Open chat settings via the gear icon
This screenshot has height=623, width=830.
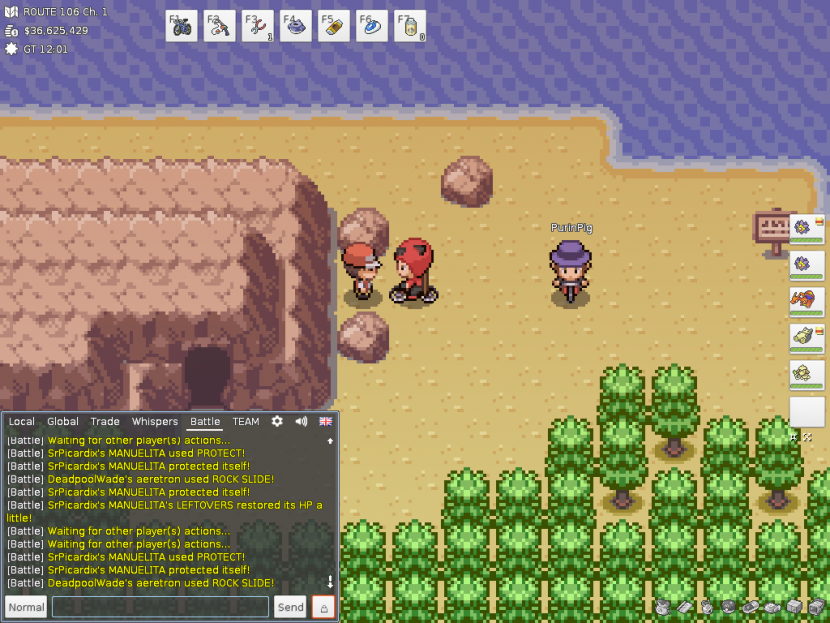277,422
